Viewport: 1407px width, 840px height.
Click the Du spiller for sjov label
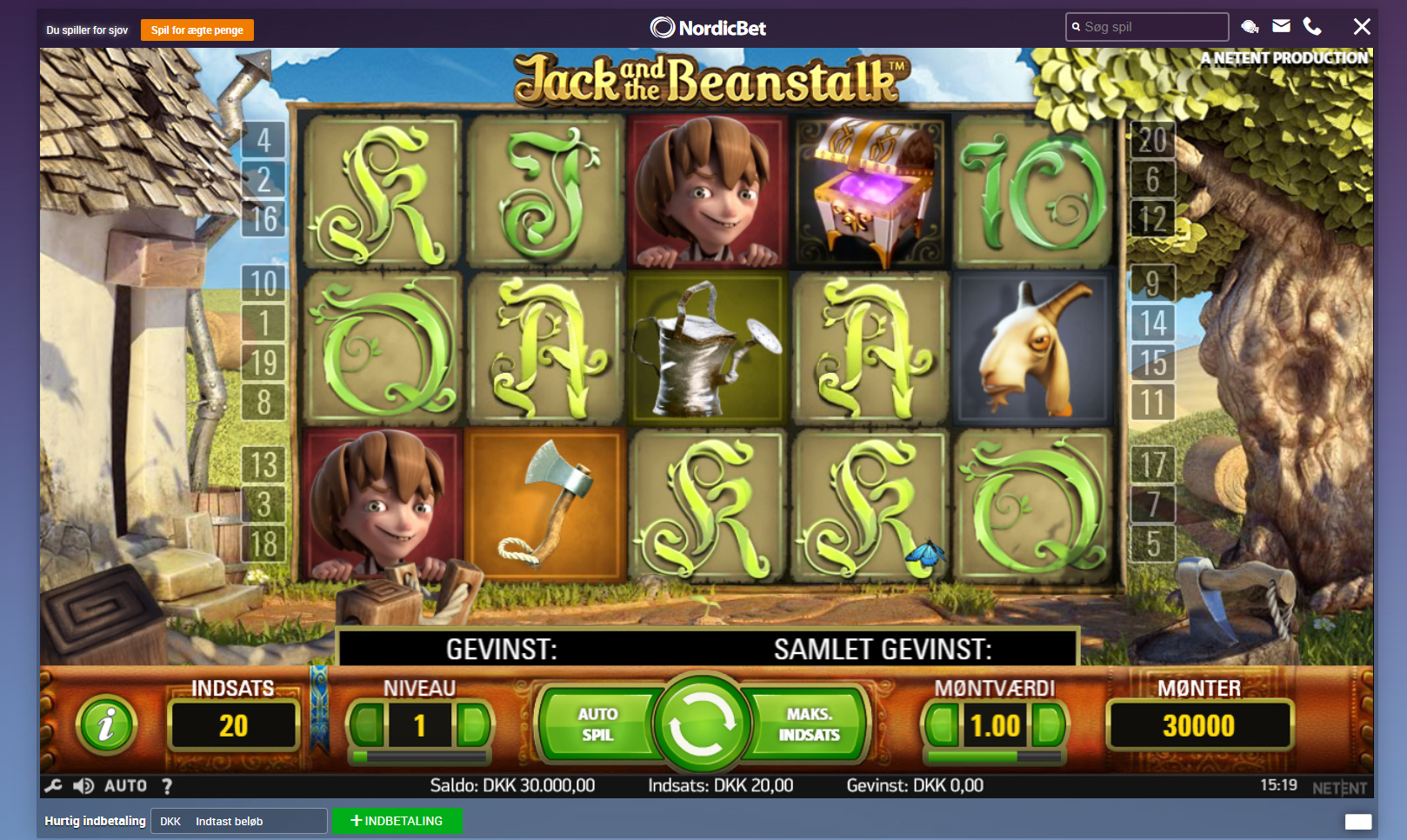(x=87, y=29)
